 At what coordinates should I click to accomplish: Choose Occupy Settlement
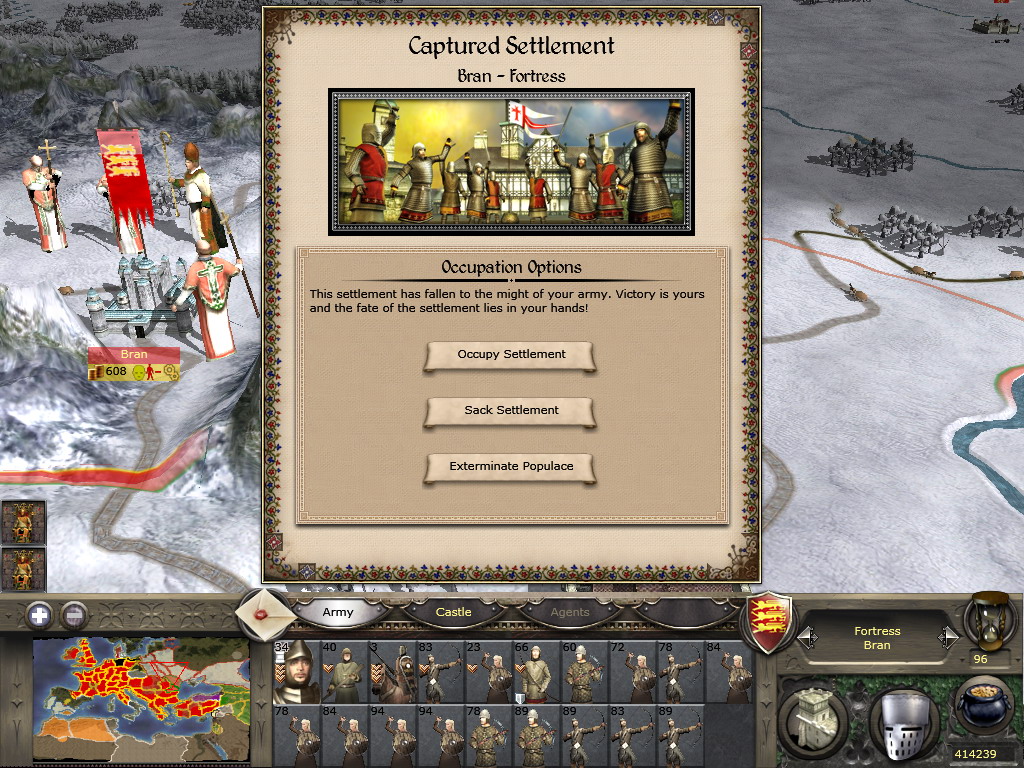pos(511,355)
